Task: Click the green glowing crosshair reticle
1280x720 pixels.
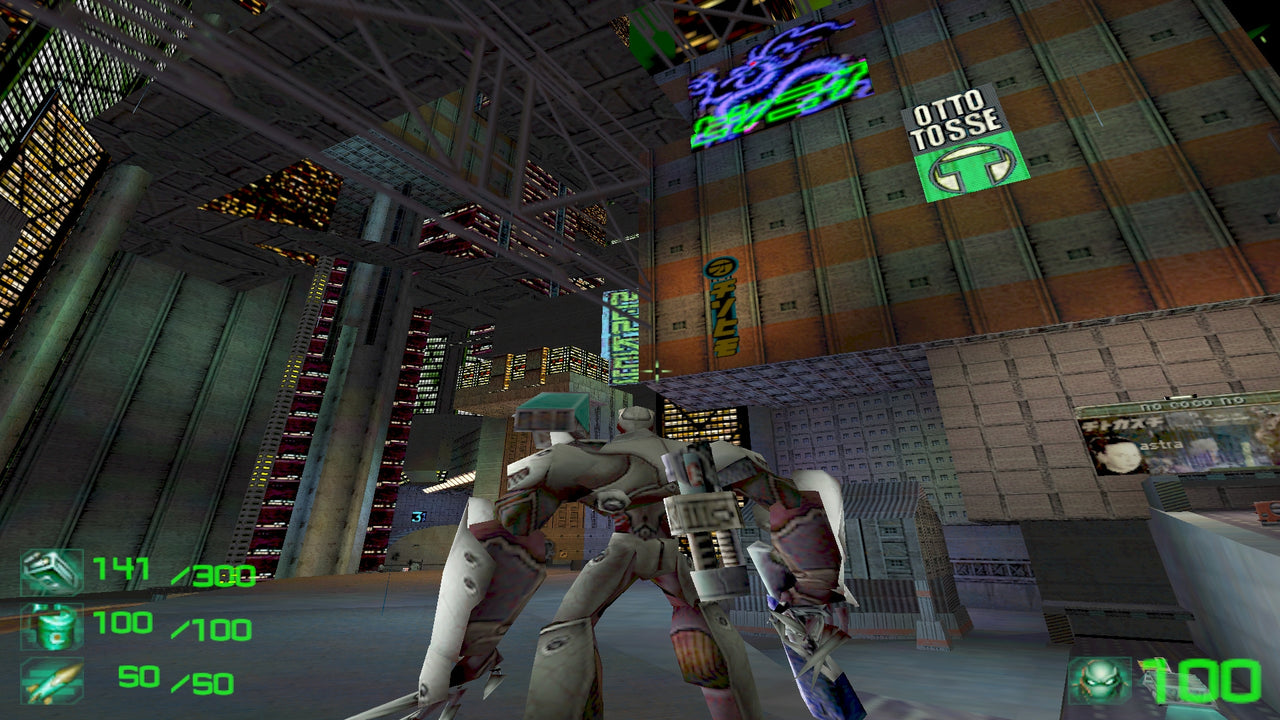Action: [x=659, y=369]
